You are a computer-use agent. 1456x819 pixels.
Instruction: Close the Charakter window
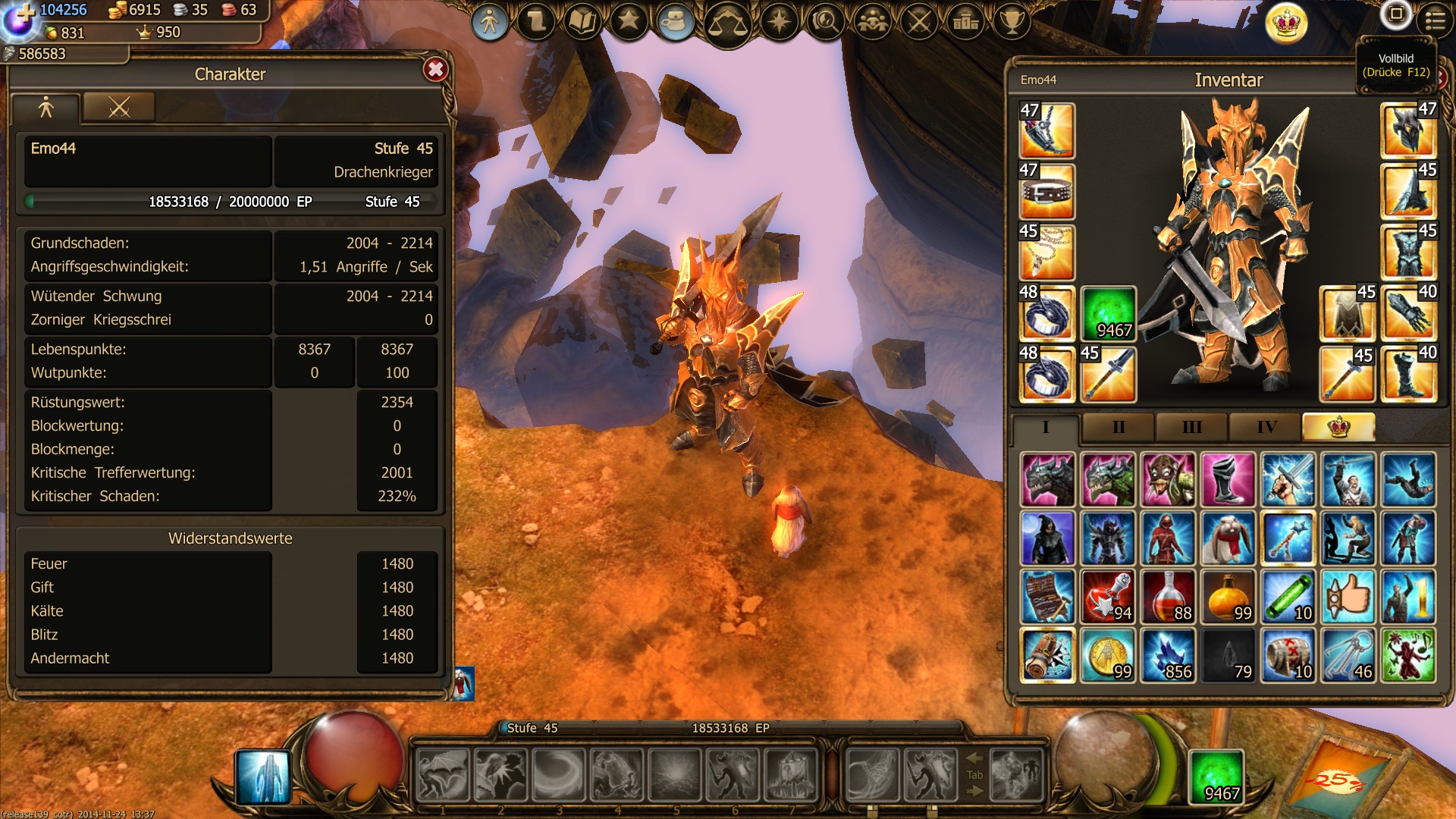point(435,70)
